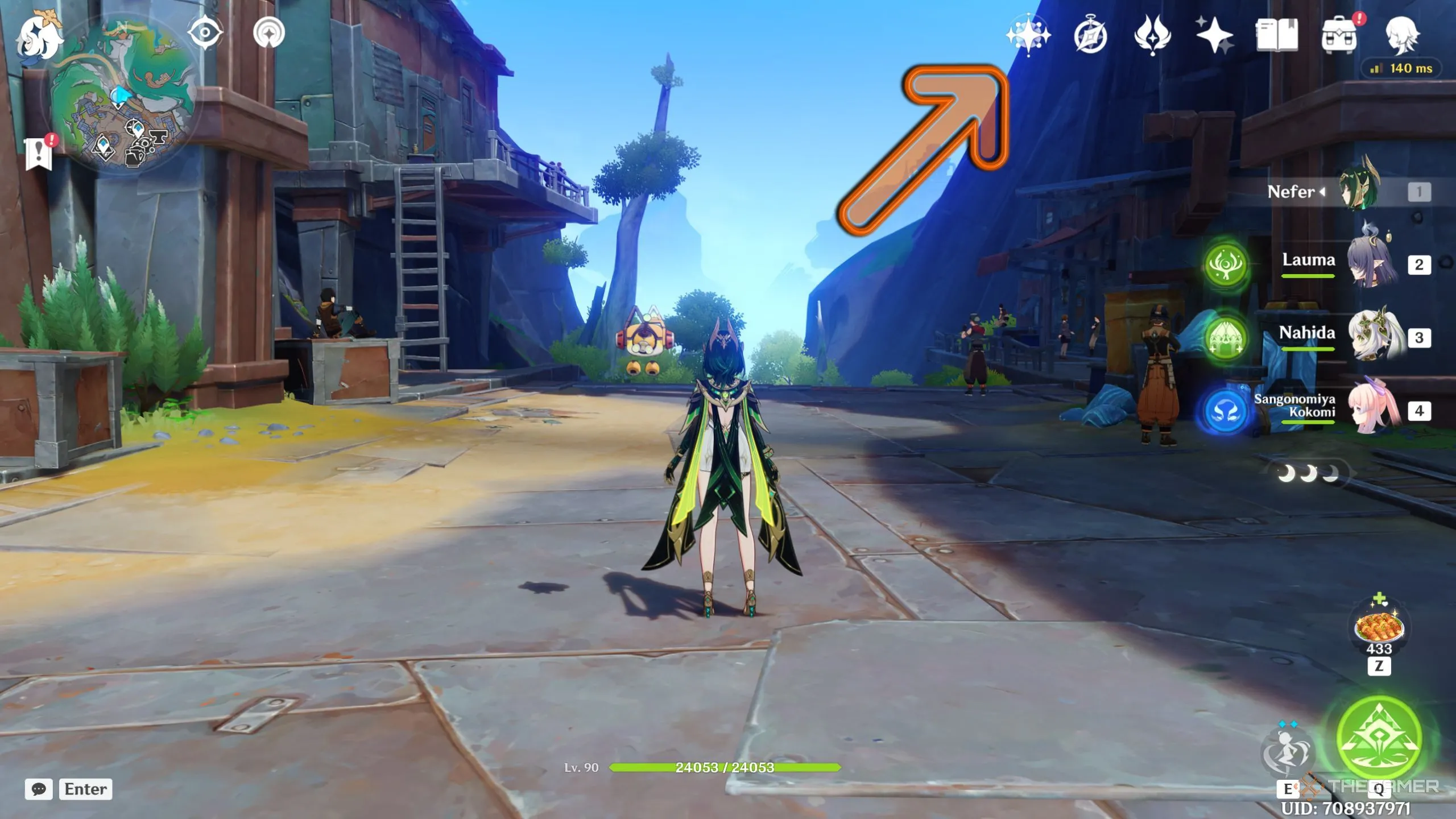Activate the Elemental Sight eye icon
Image resolution: width=1456 pixels, height=819 pixels.
[x=206, y=32]
